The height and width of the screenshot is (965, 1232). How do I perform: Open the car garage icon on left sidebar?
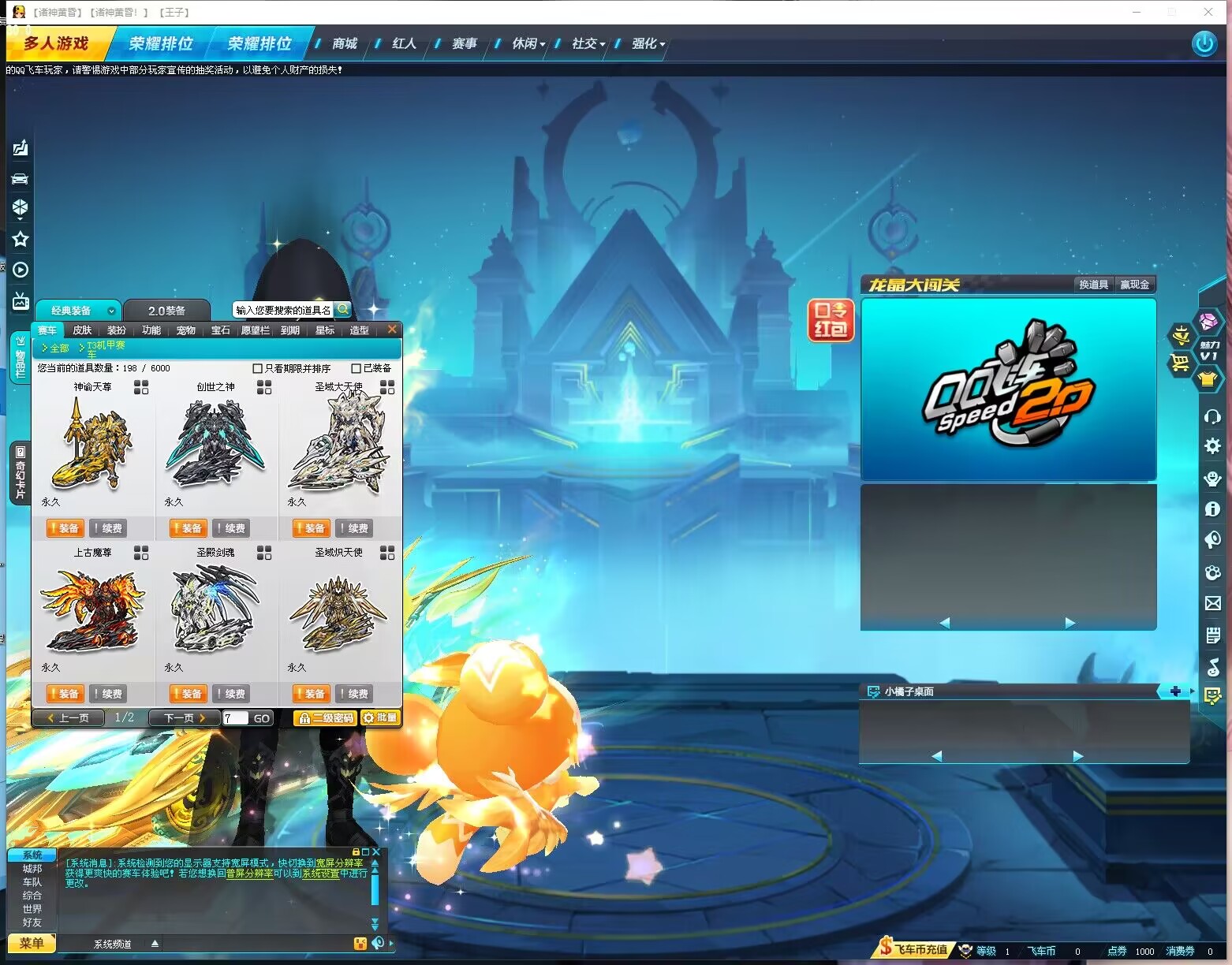click(x=20, y=177)
